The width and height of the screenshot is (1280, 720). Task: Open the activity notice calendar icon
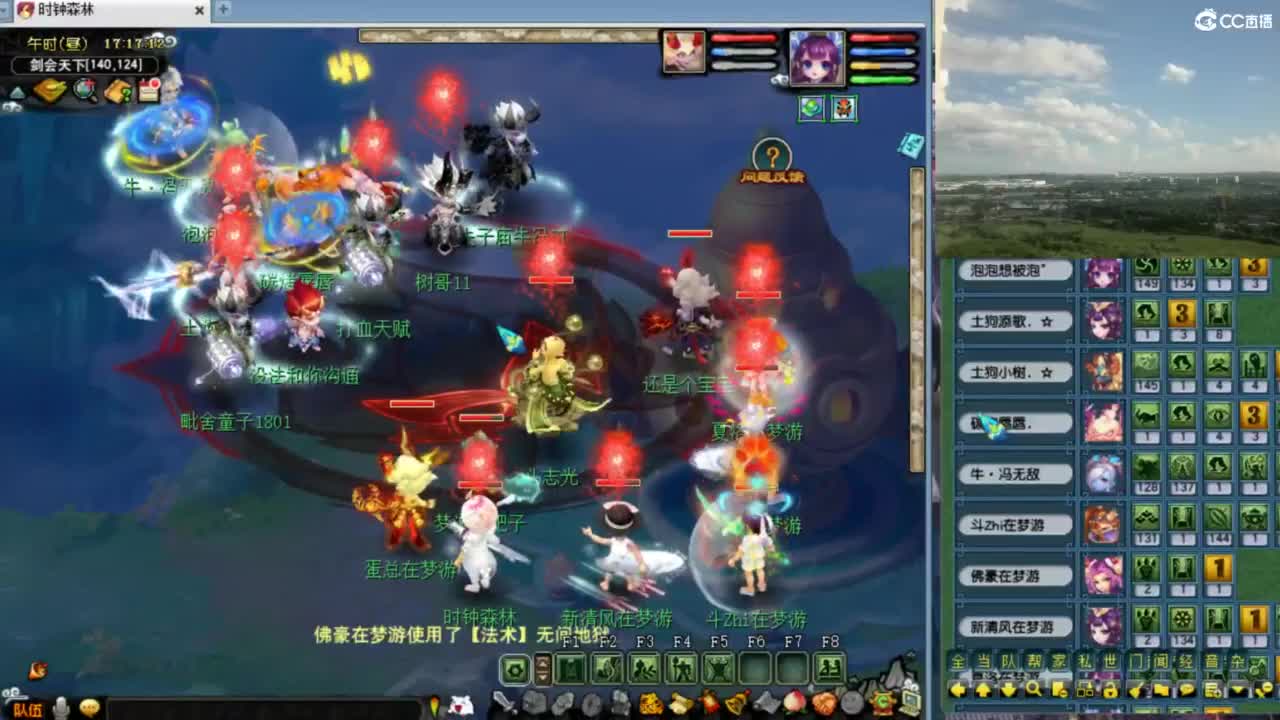click(x=148, y=89)
